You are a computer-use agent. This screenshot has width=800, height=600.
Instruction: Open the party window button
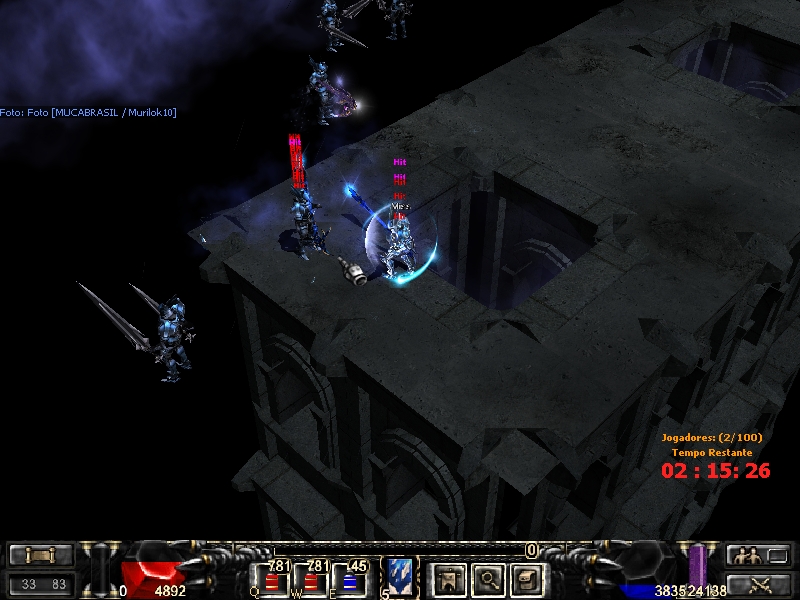pos(758,556)
